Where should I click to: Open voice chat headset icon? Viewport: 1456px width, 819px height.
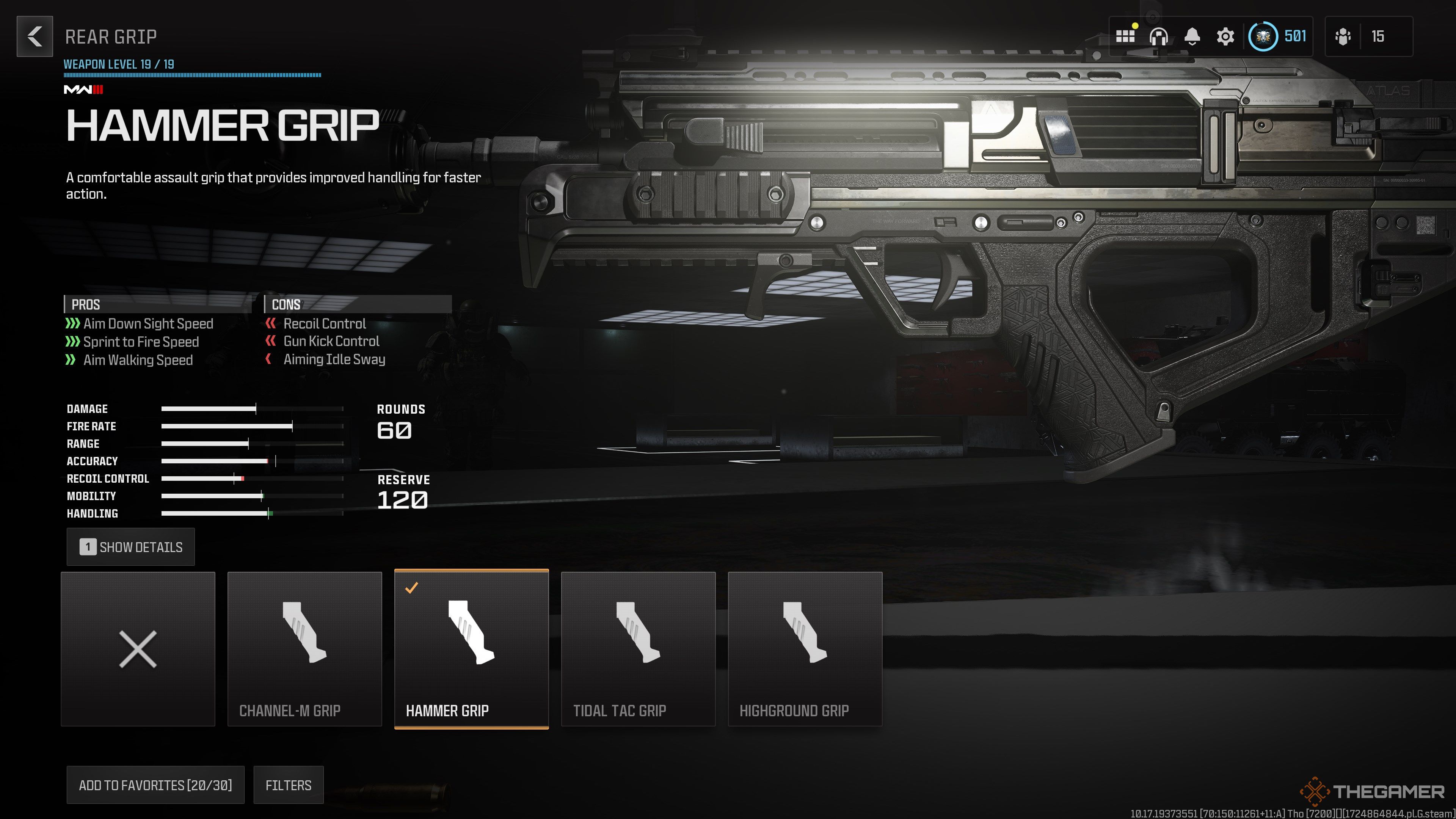[1159, 37]
